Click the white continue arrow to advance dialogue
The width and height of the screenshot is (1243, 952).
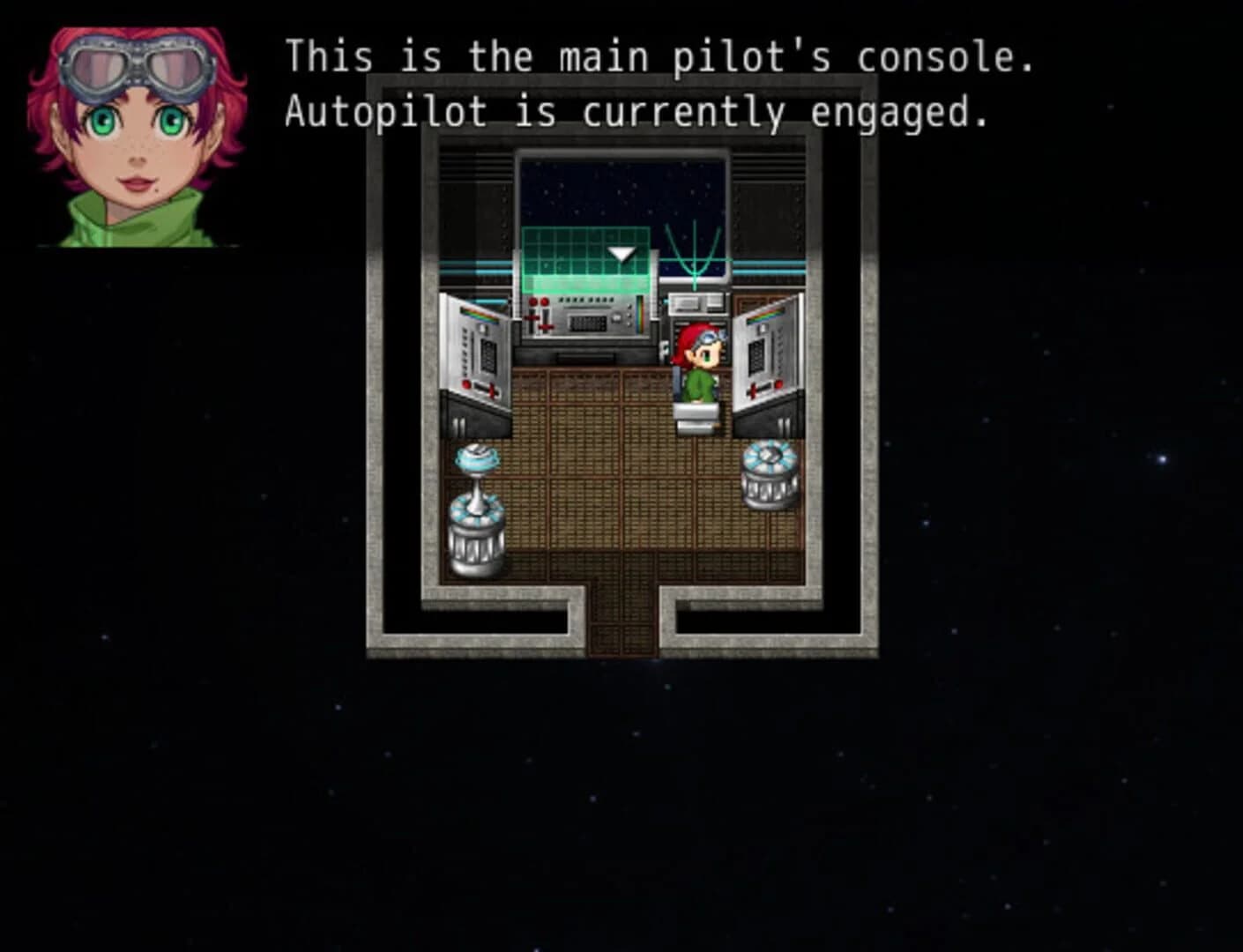(622, 253)
